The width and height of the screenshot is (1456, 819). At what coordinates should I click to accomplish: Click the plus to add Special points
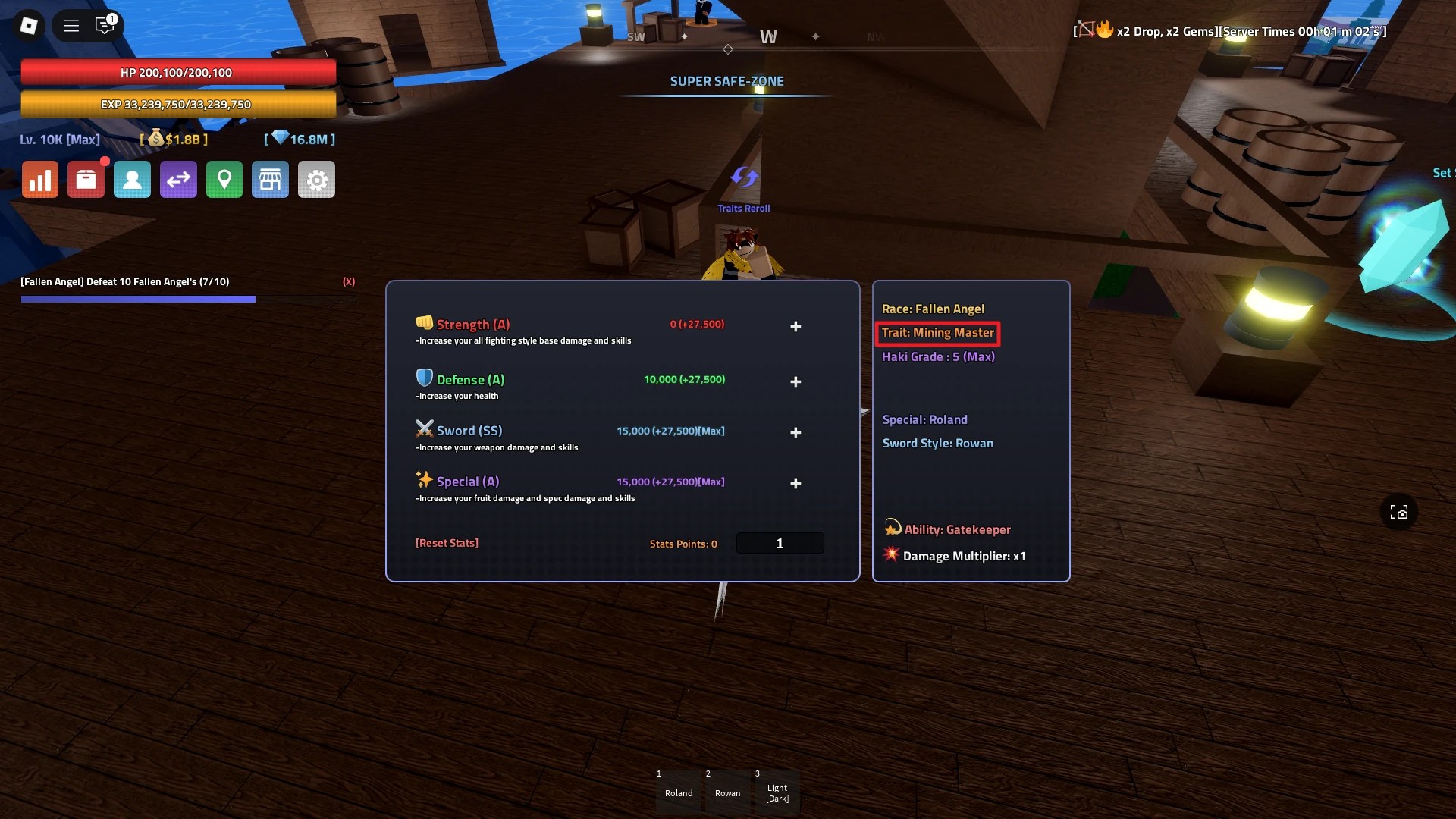[795, 483]
